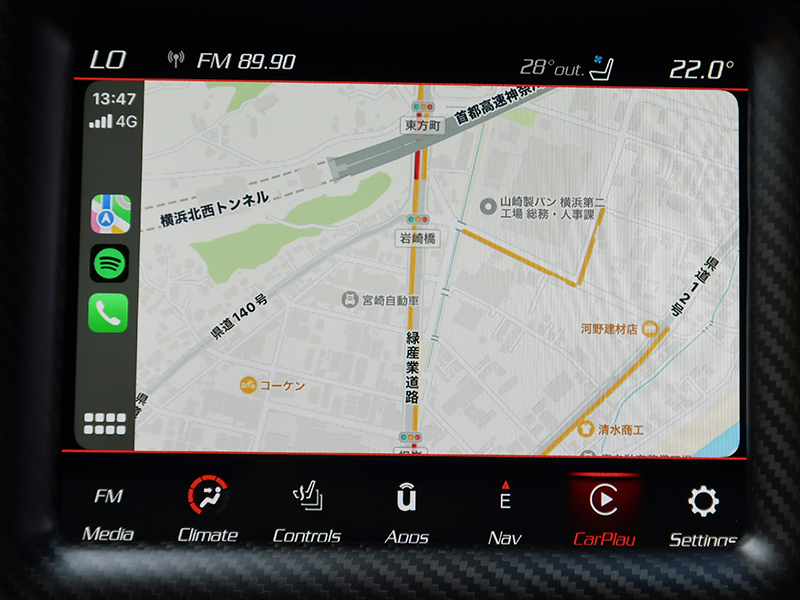Open the green Phone app
This screenshot has width=800, height=600.
coord(109,313)
